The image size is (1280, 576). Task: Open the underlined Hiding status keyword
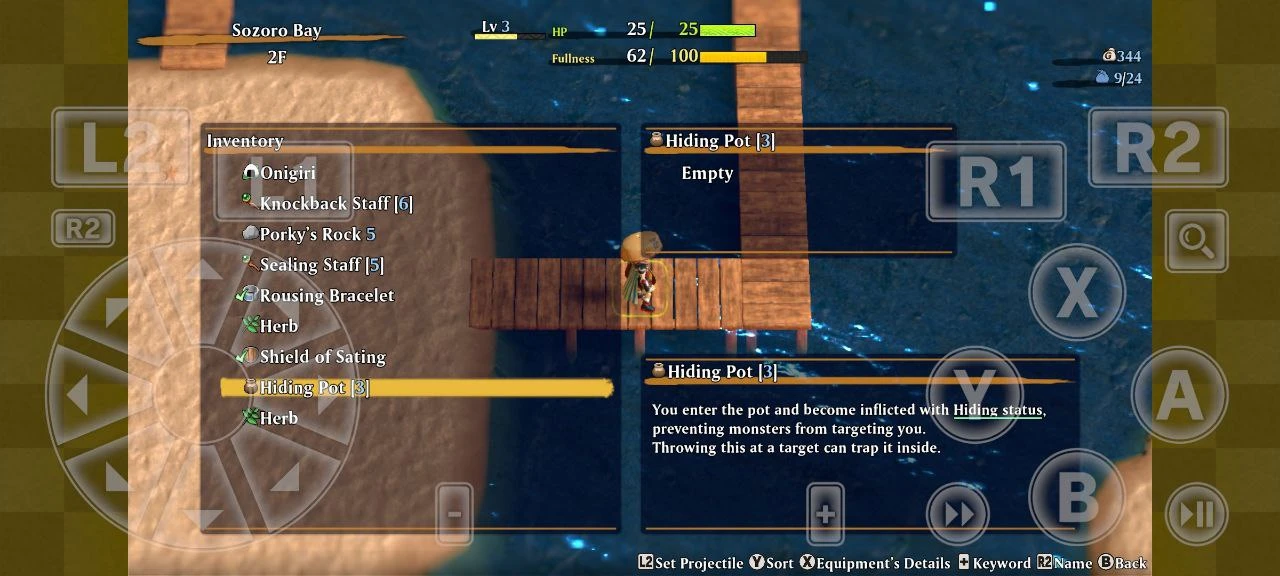click(x=998, y=410)
